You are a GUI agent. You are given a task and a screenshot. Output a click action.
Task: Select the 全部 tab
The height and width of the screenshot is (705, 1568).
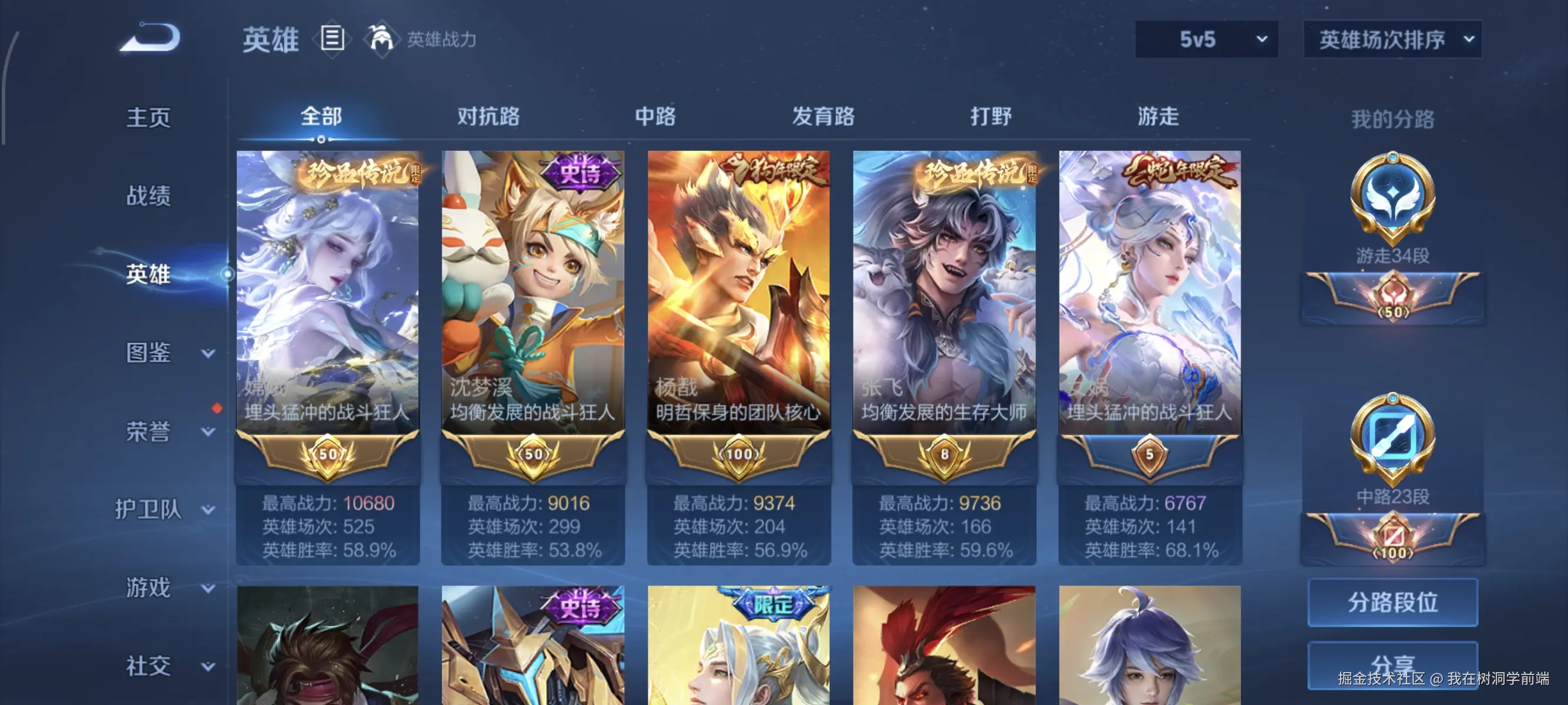click(x=321, y=116)
